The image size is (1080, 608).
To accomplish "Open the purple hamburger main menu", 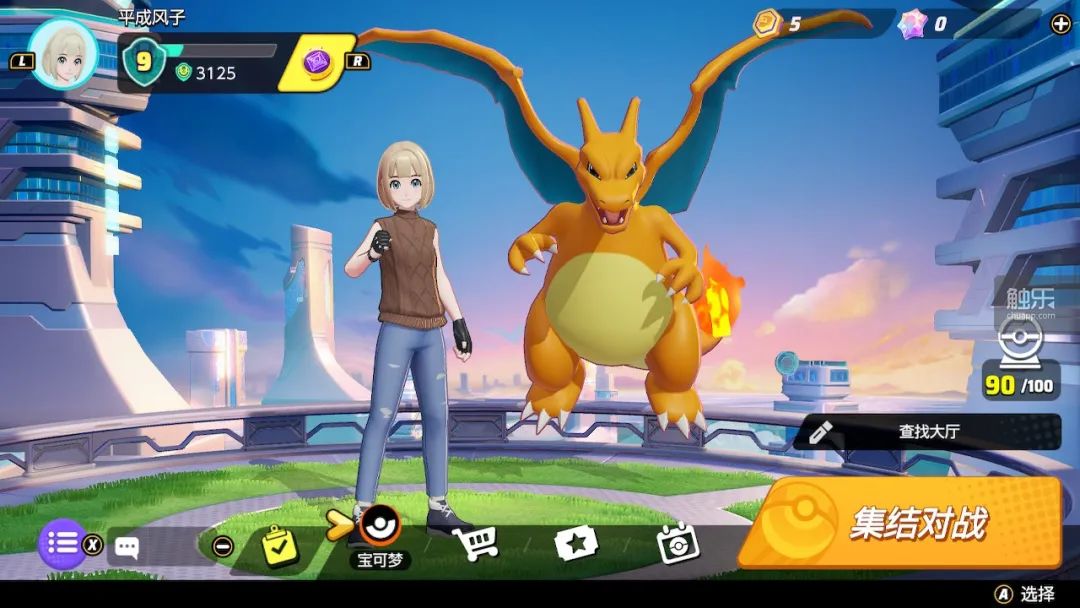I will pos(62,544).
